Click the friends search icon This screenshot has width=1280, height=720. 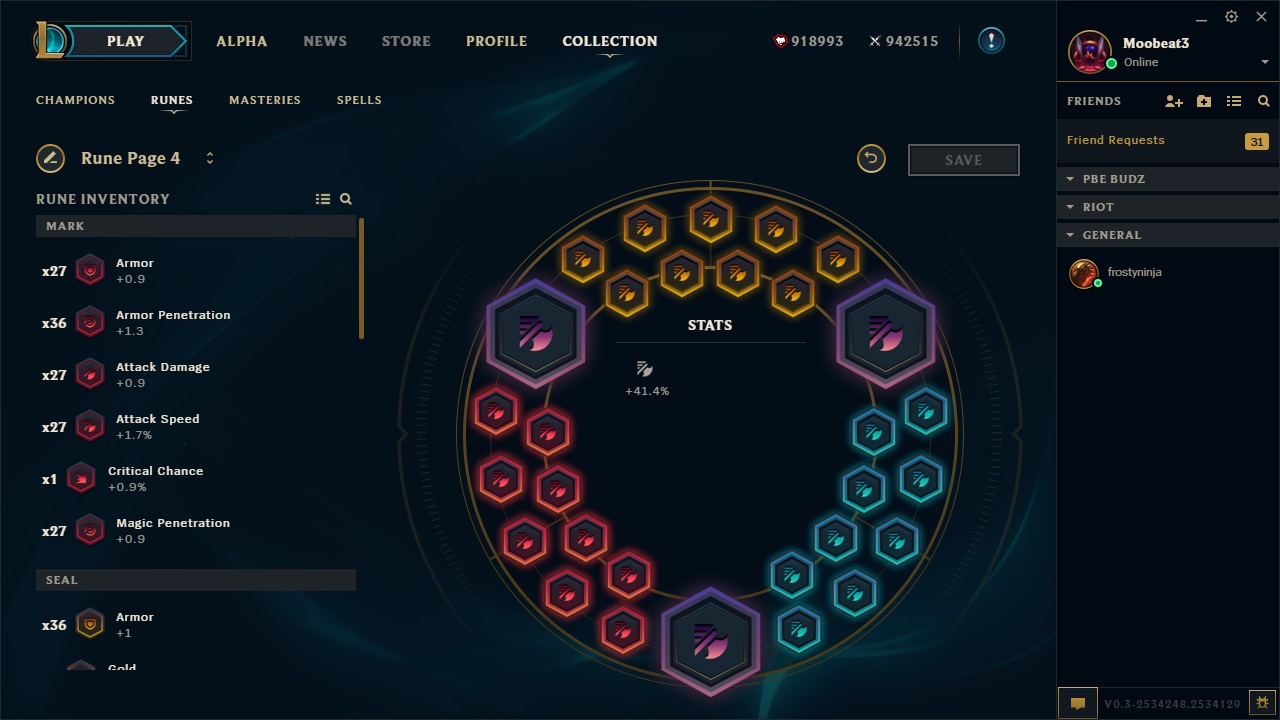pos(1263,101)
